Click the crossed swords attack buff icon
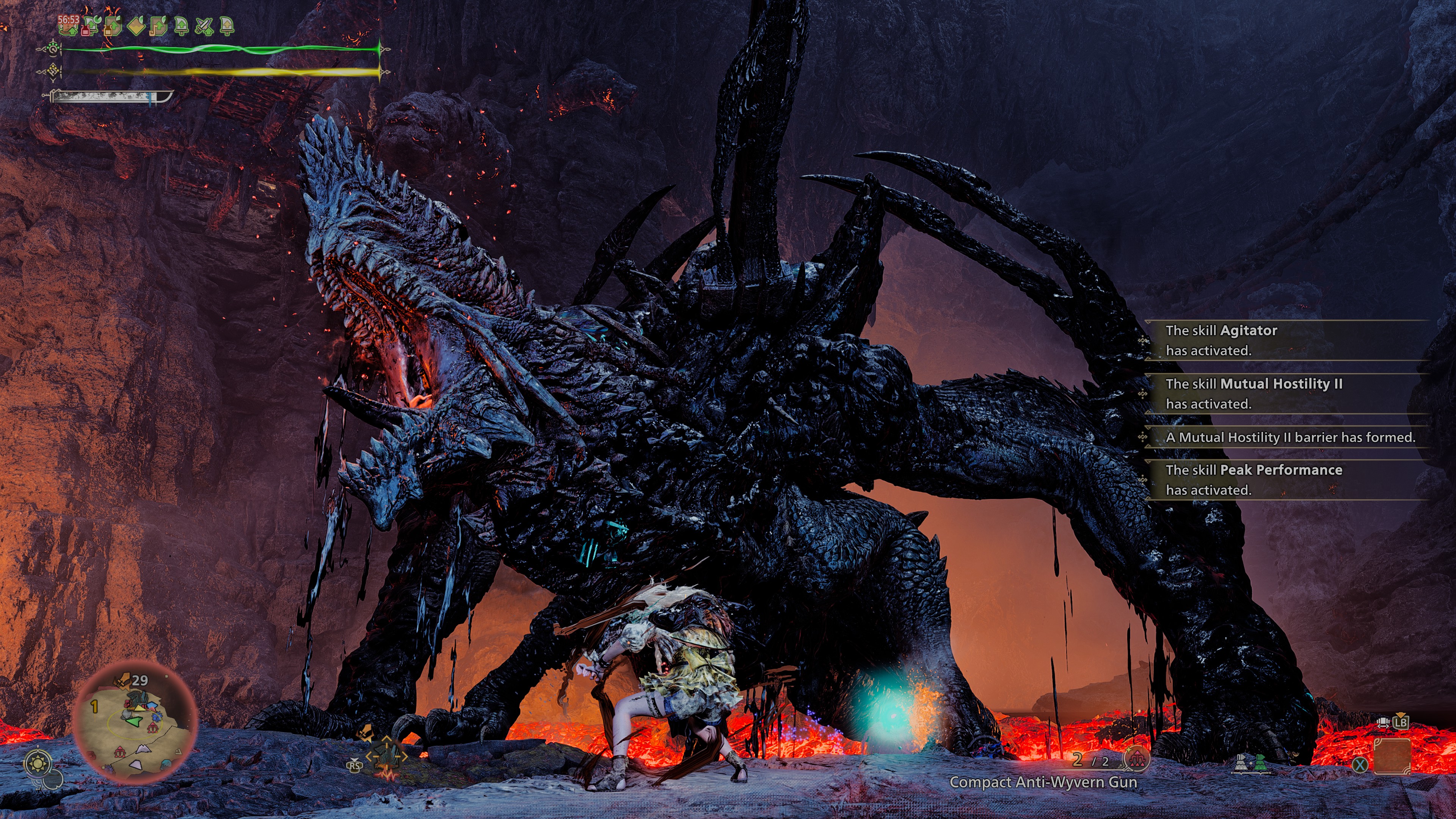This screenshot has height=819, width=1456. pos(204,26)
